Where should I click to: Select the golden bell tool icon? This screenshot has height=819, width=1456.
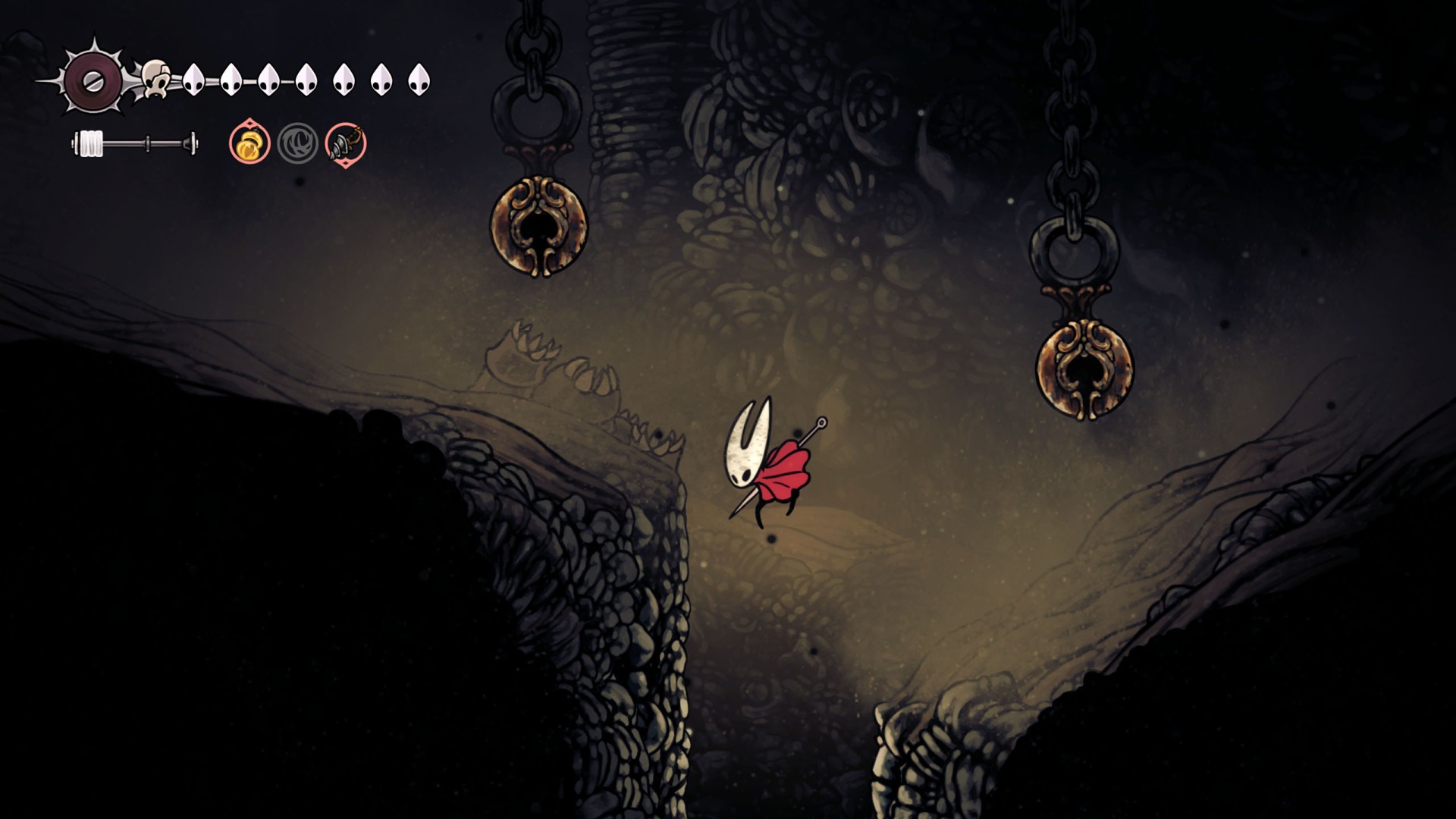point(249,143)
